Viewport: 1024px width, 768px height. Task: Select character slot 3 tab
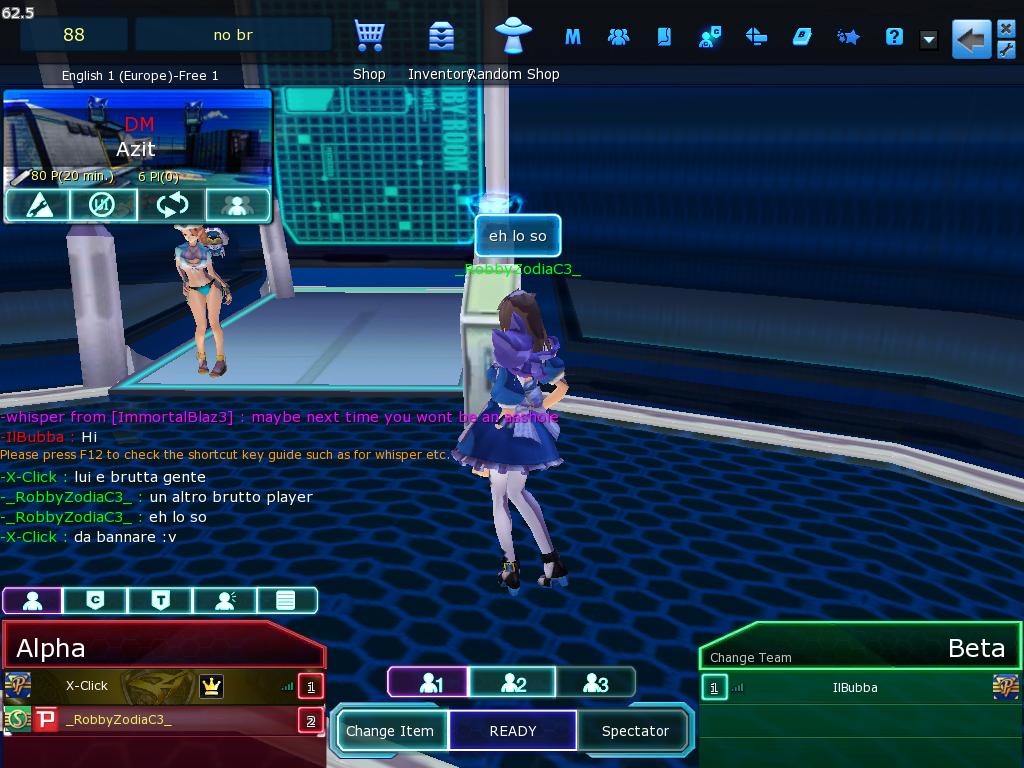pyautogui.click(x=595, y=683)
